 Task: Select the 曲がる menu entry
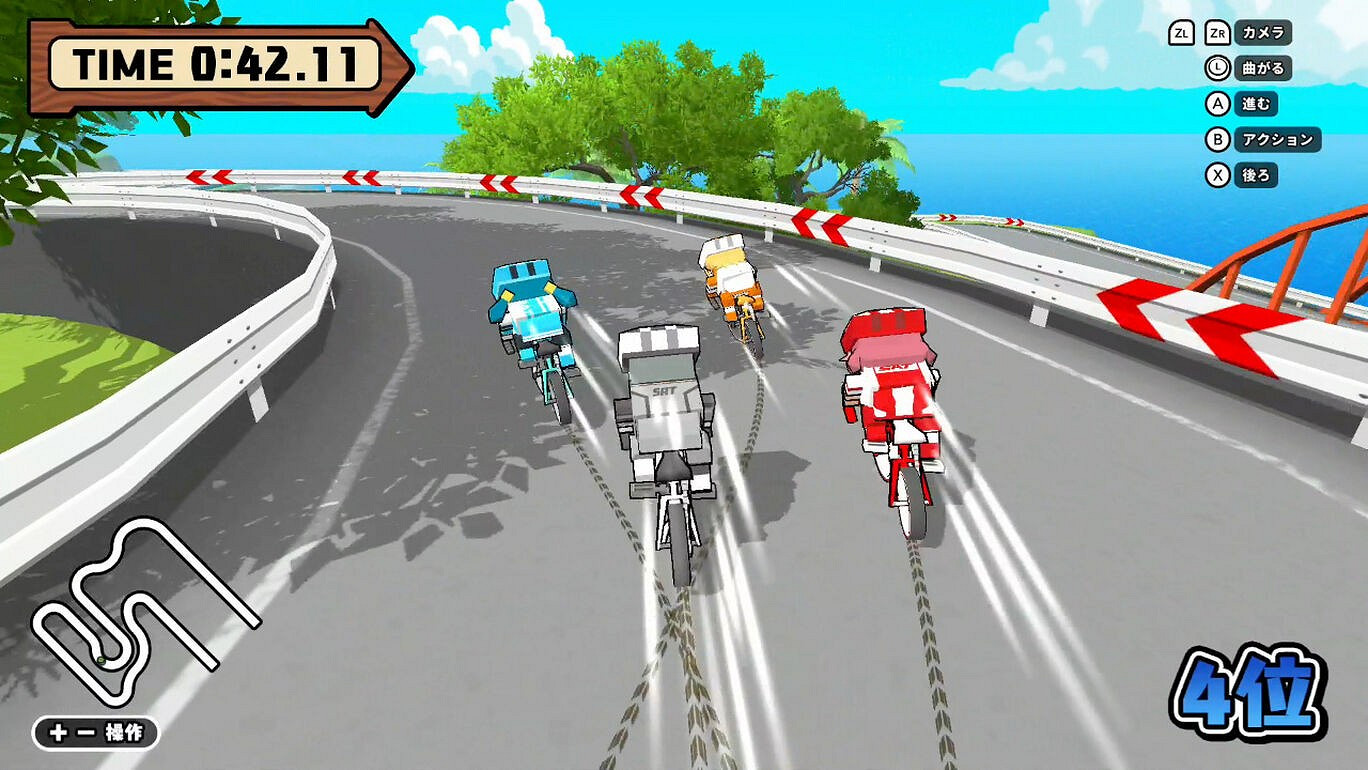[x=1265, y=68]
